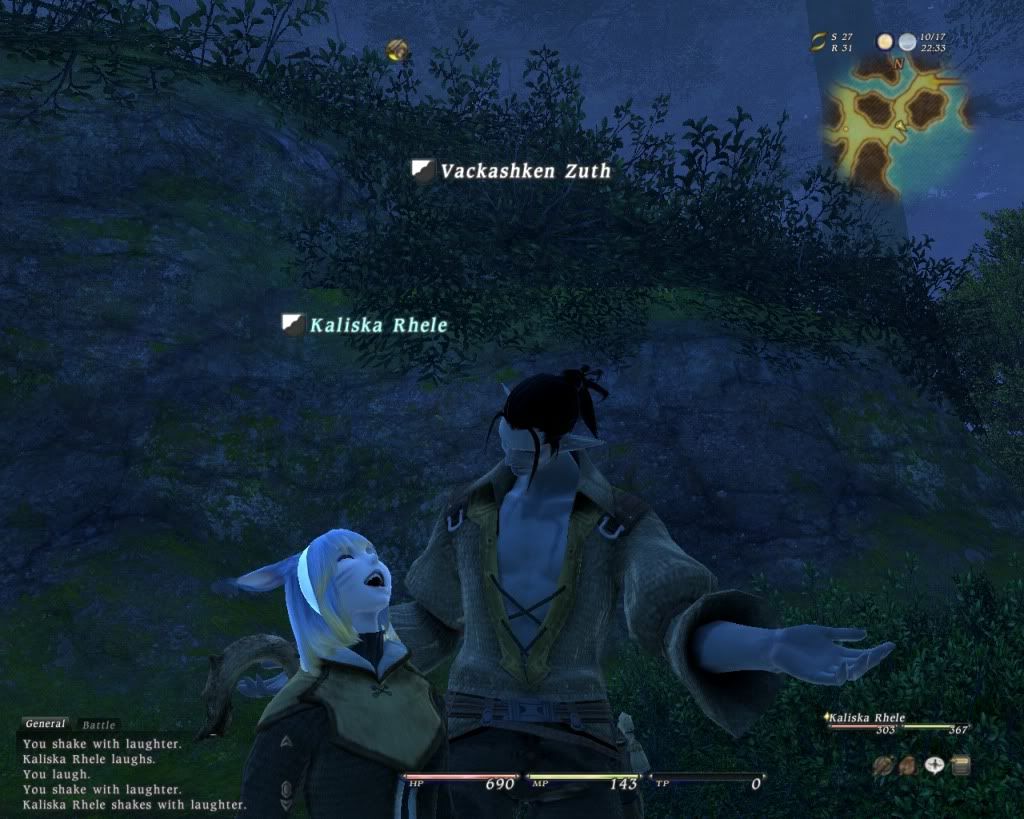
Task: Select Kaliska Rhele in the party list
Action: tap(868, 718)
